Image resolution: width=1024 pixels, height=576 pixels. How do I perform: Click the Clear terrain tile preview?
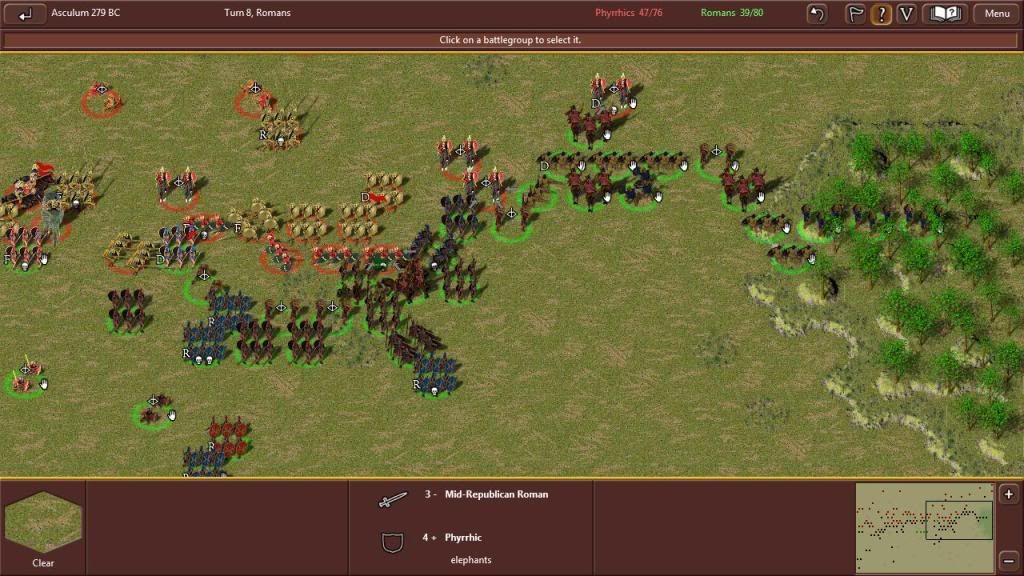[43, 522]
